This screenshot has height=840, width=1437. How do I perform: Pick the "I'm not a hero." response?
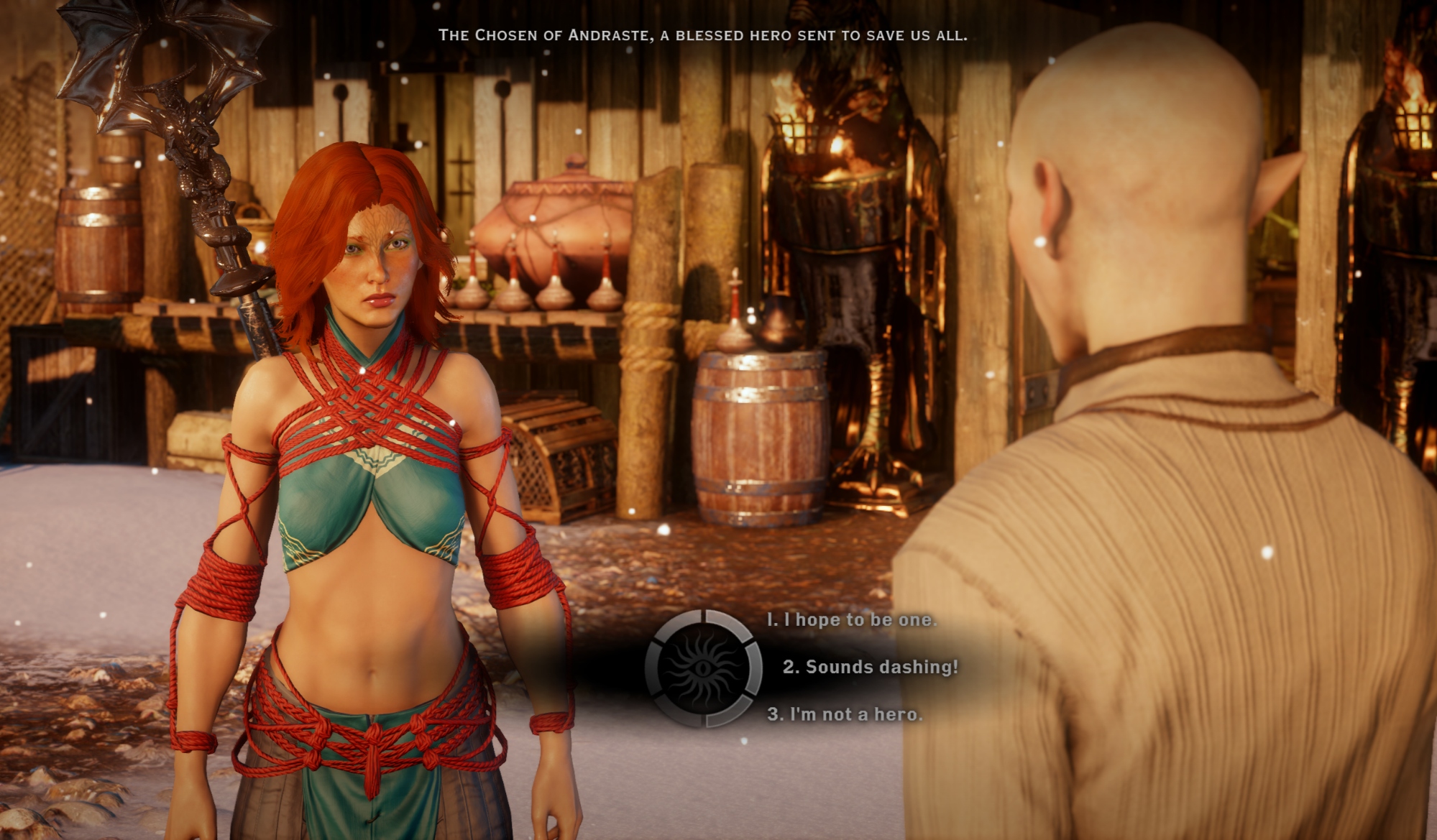[x=845, y=714]
